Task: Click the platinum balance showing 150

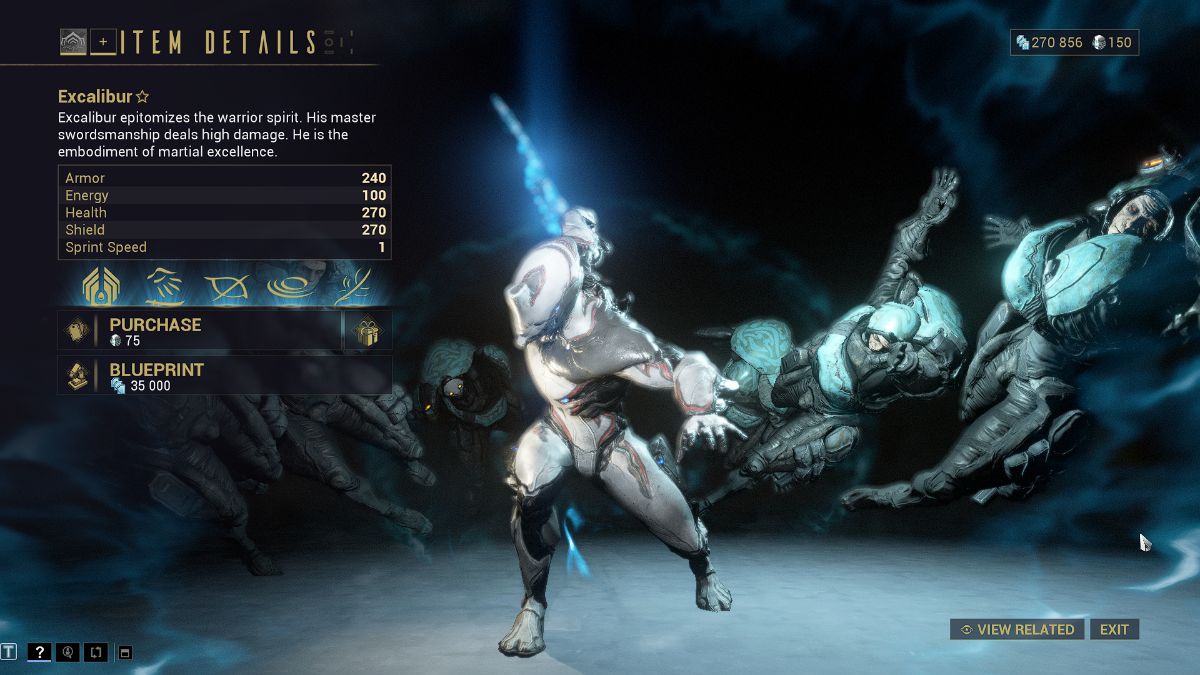Action: [1112, 42]
